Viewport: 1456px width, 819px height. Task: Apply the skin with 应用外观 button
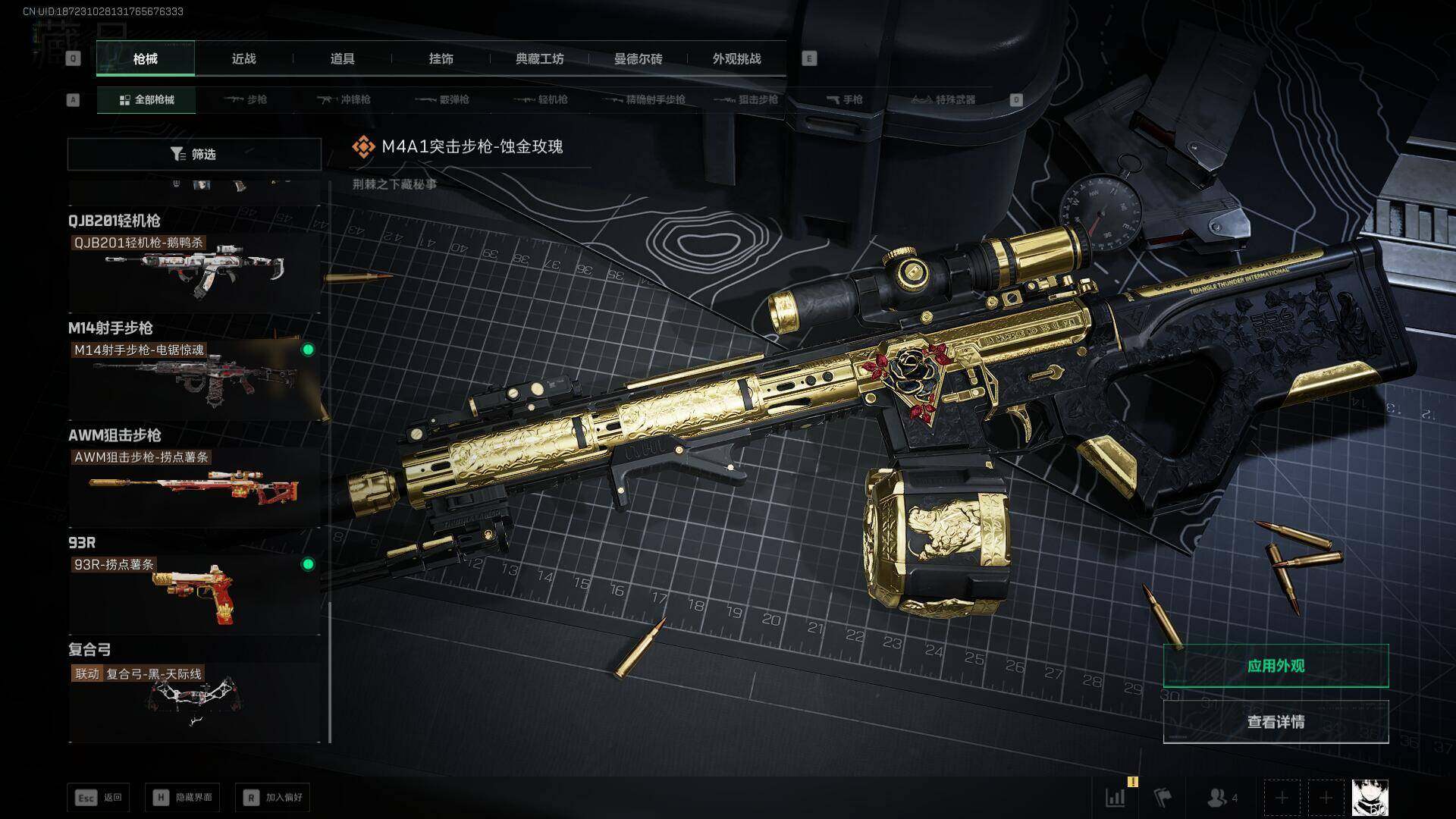(x=1276, y=666)
